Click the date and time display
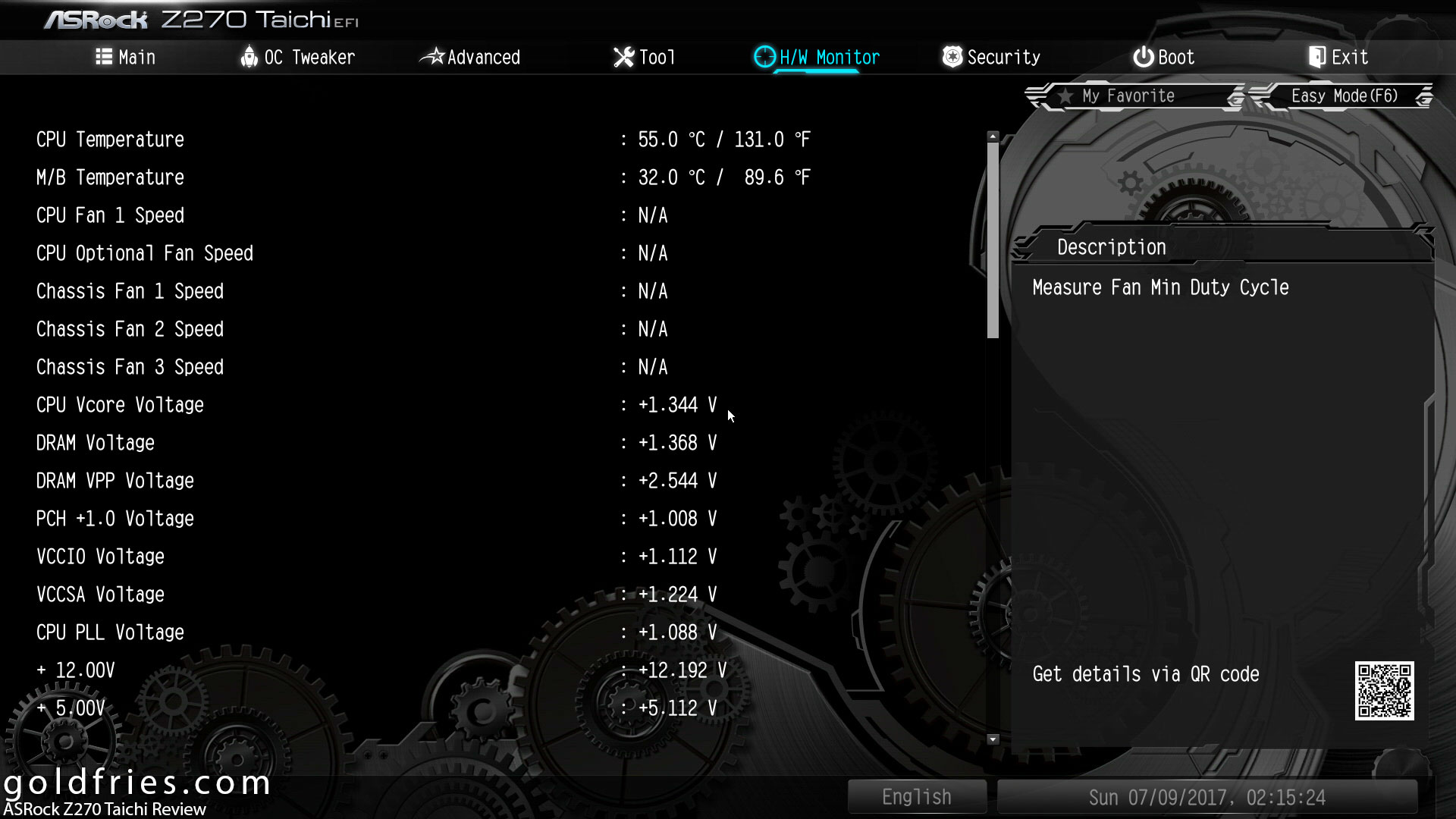1456x819 pixels. pos(1207,797)
